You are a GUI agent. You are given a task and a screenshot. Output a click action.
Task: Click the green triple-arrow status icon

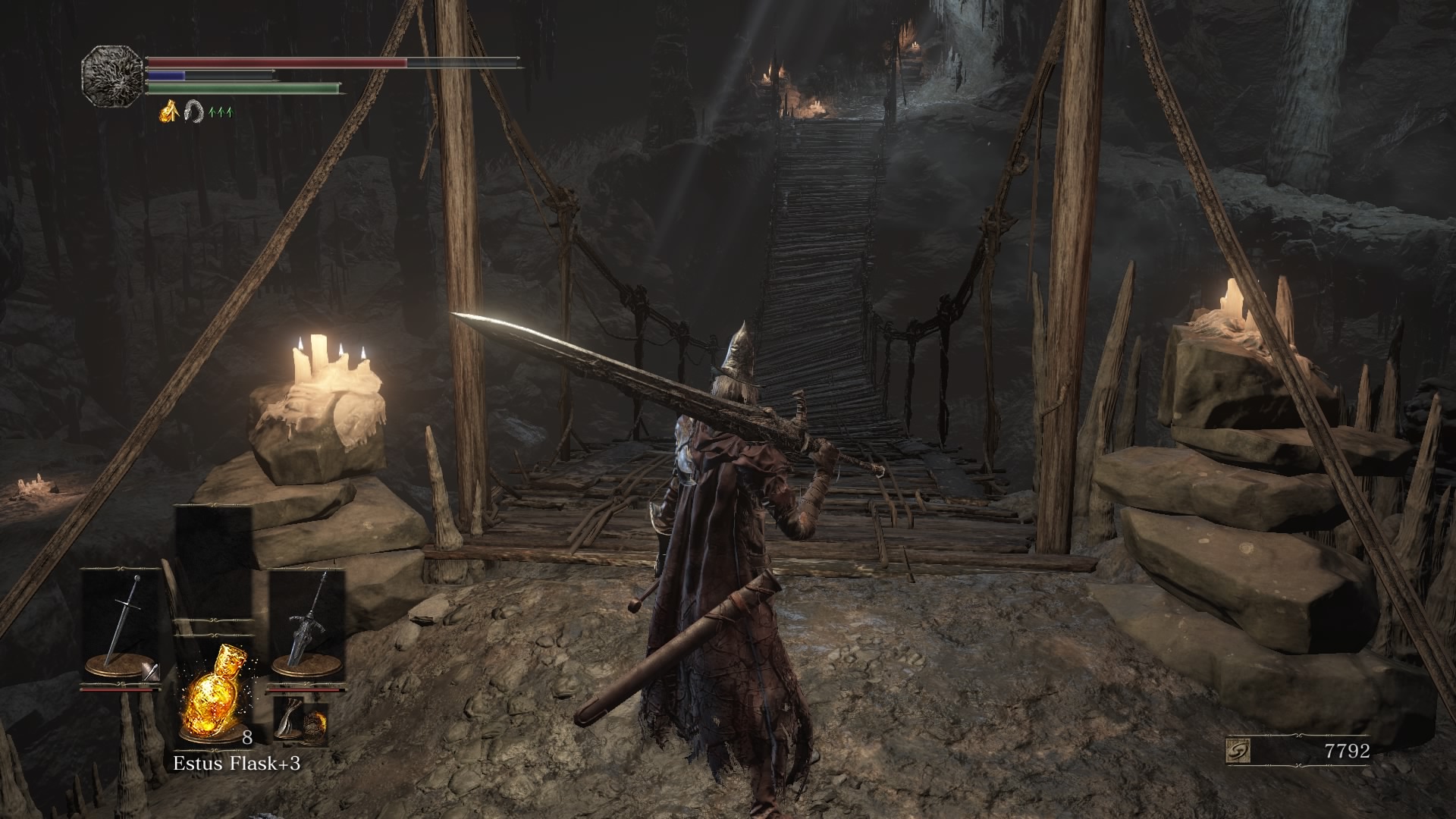click(x=221, y=113)
